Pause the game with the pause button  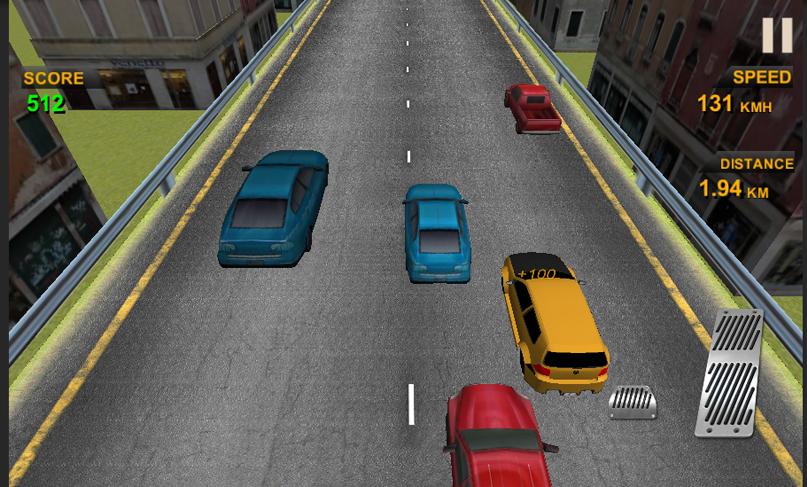[x=777, y=35]
